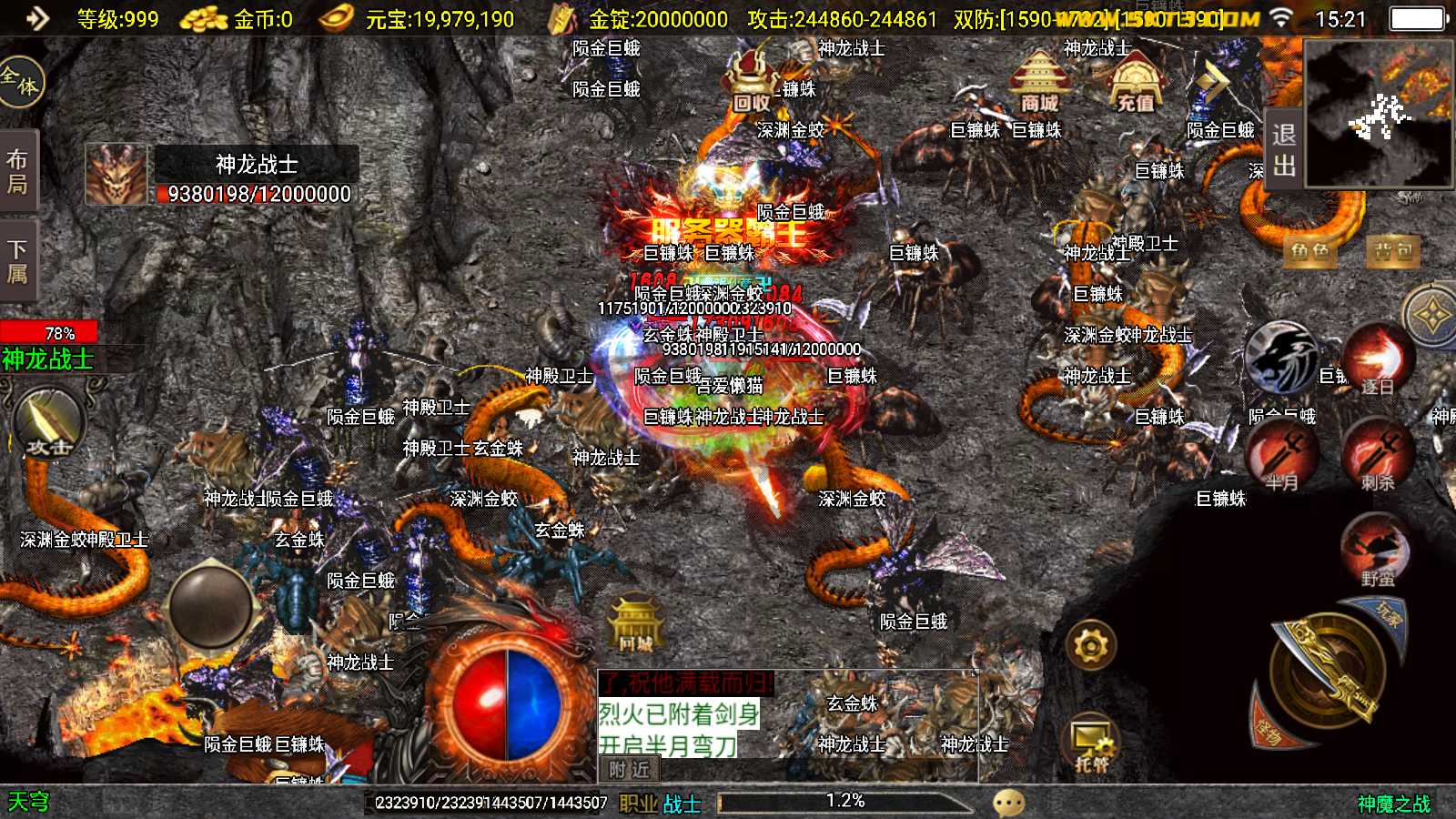Click the 退出 exit button
This screenshot has width=1456, height=819.
pyautogui.click(x=1284, y=149)
